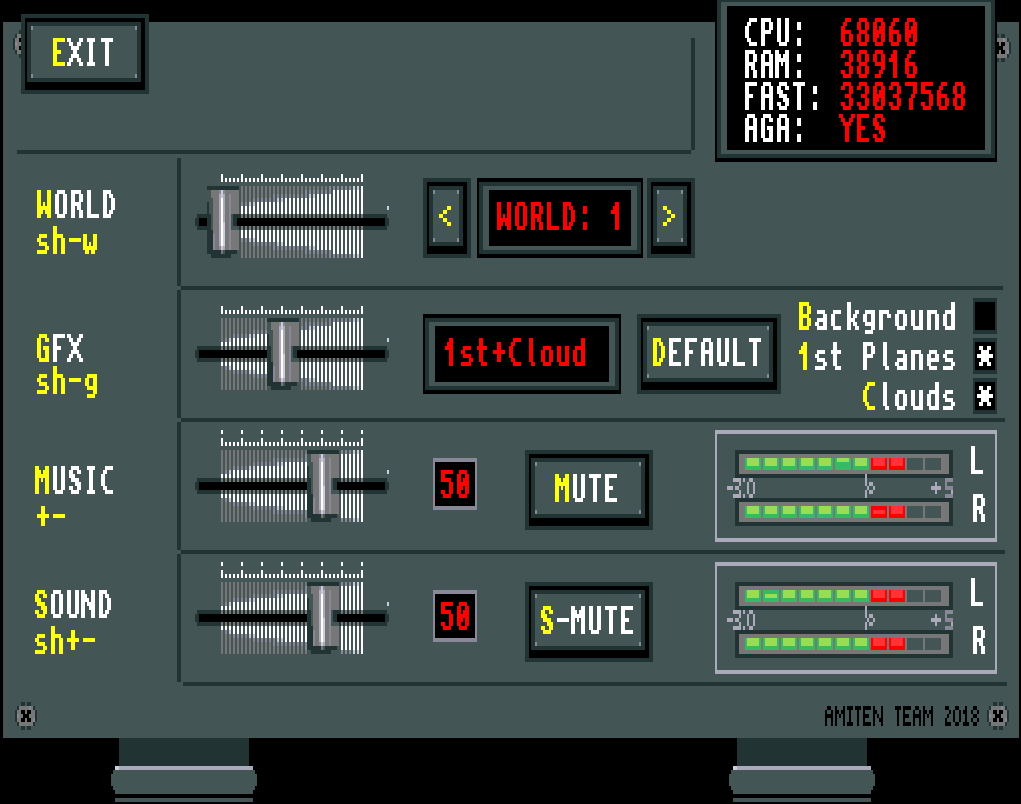Reset graphics with the DEFAULT button
This screenshot has height=804, width=1021.
pyautogui.click(x=708, y=353)
